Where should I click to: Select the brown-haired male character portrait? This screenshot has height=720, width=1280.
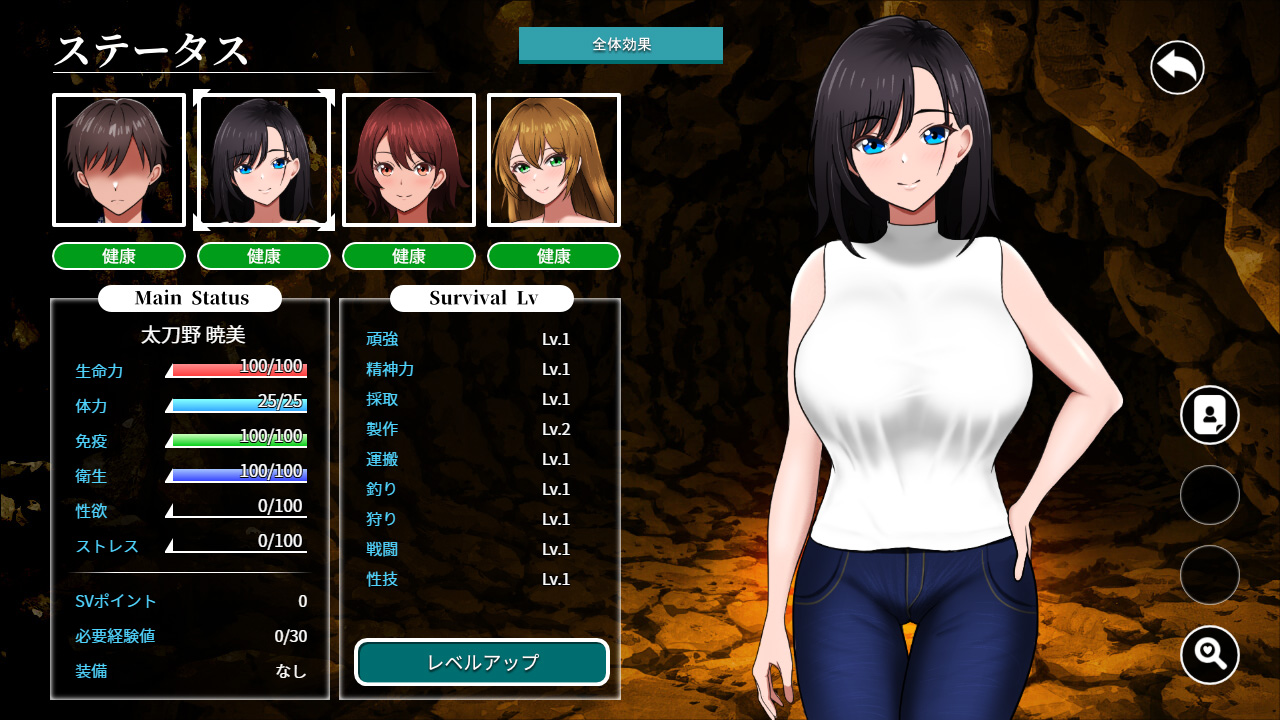pyautogui.click(x=119, y=160)
